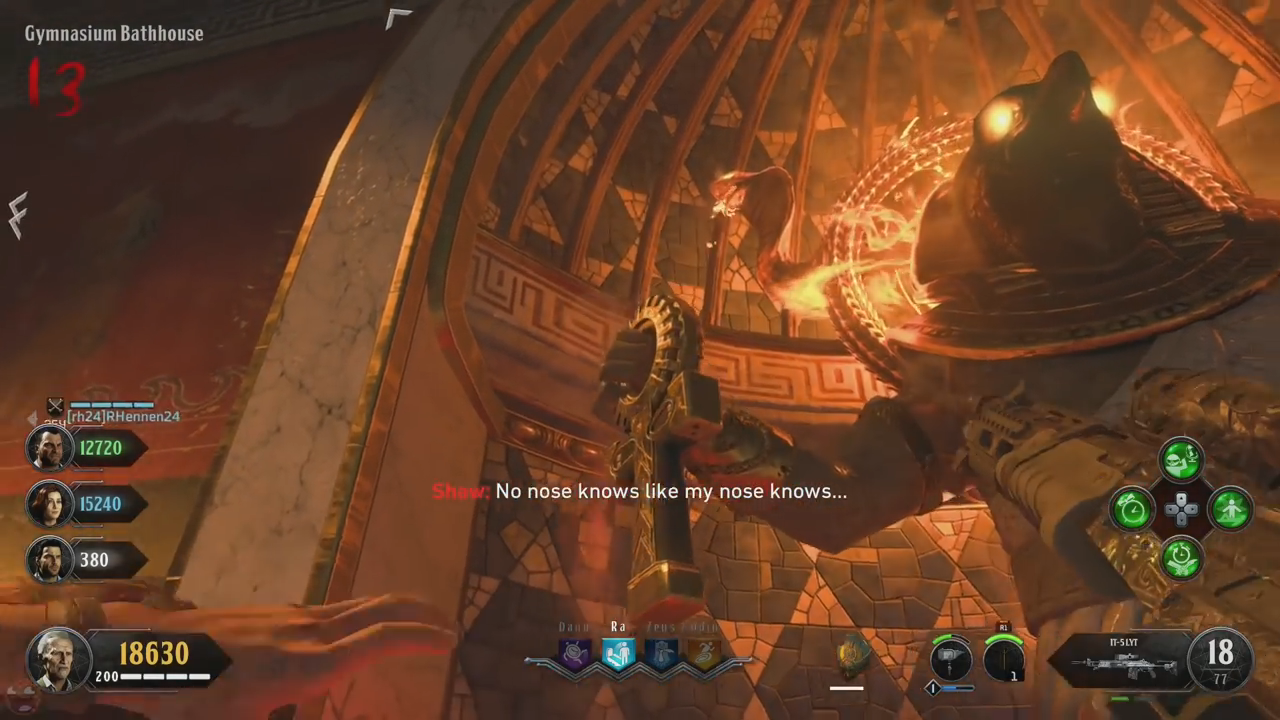
Task: Click the teammate portrait with 12720 points
Action: tap(49, 448)
